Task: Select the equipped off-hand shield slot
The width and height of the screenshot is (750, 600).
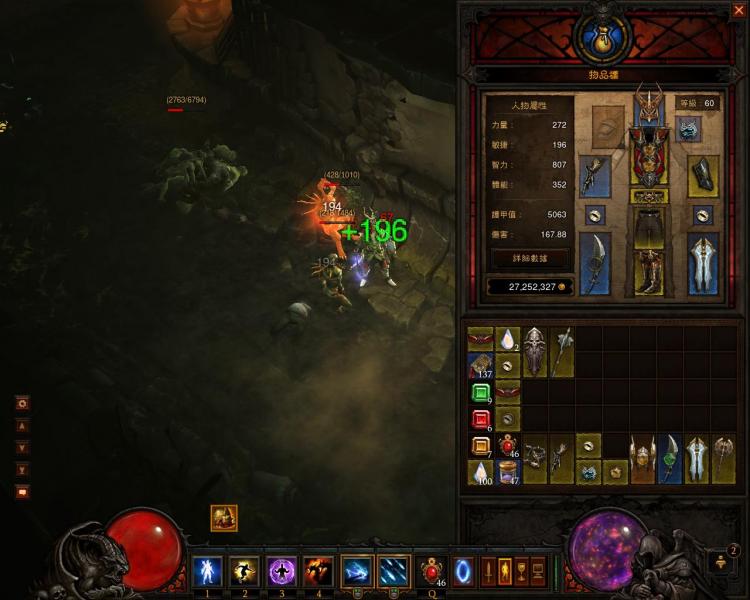Action: pos(703,263)
